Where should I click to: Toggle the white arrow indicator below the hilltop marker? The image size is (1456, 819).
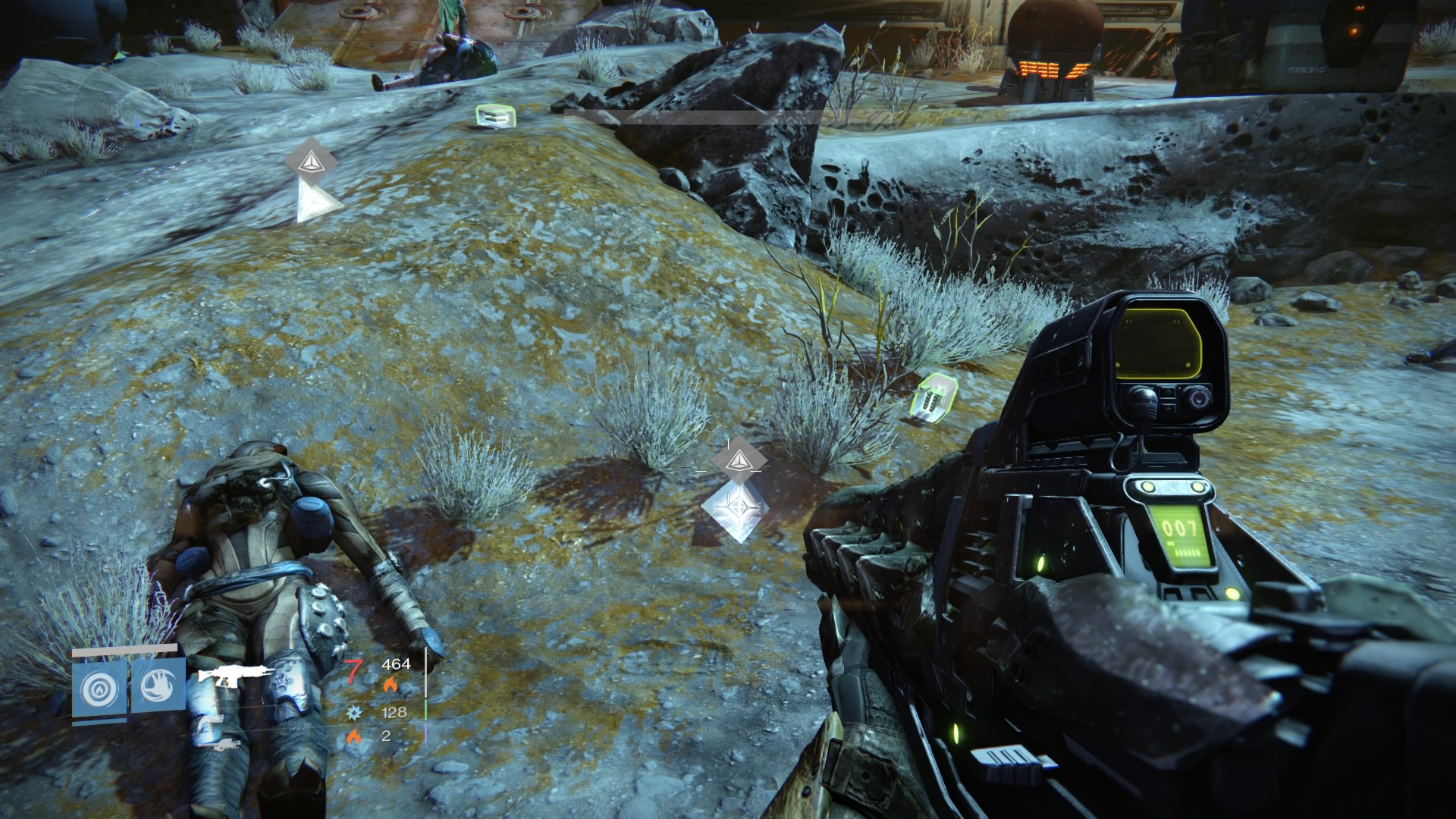pyautogui.click(x=312, y=201)
